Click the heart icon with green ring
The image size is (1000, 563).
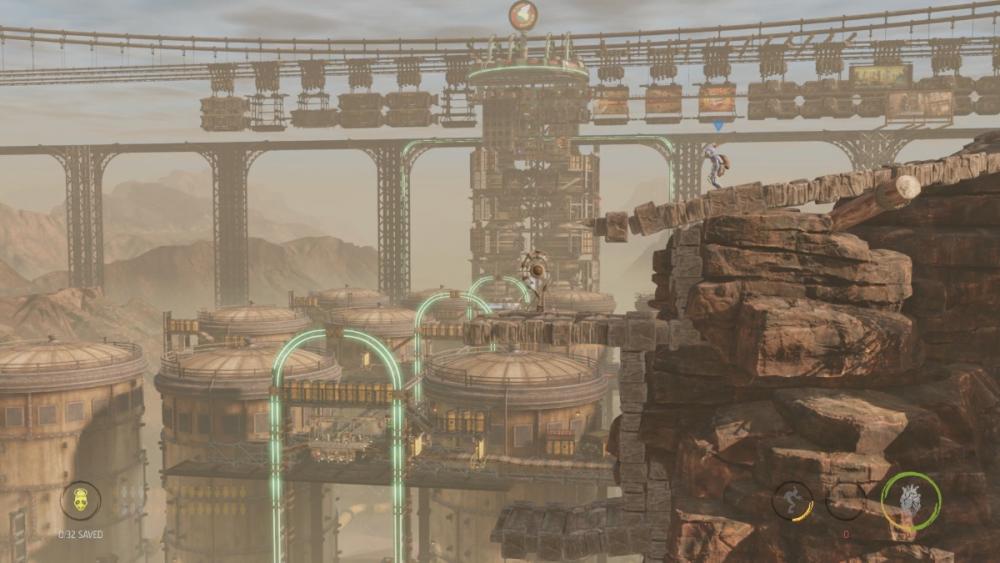click(x=911, y=500)
